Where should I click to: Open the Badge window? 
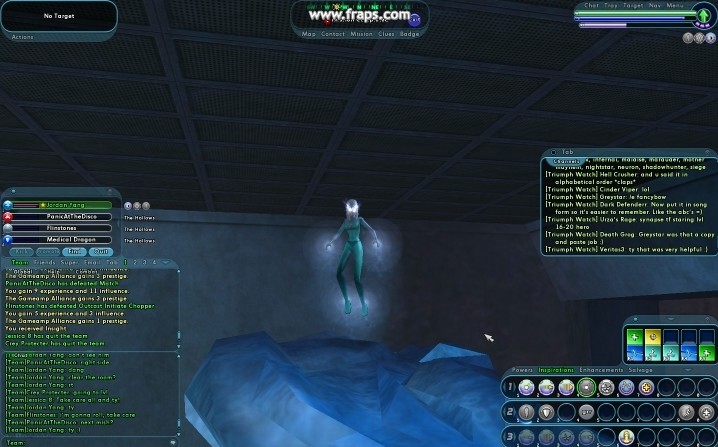(x=410, y=34)
